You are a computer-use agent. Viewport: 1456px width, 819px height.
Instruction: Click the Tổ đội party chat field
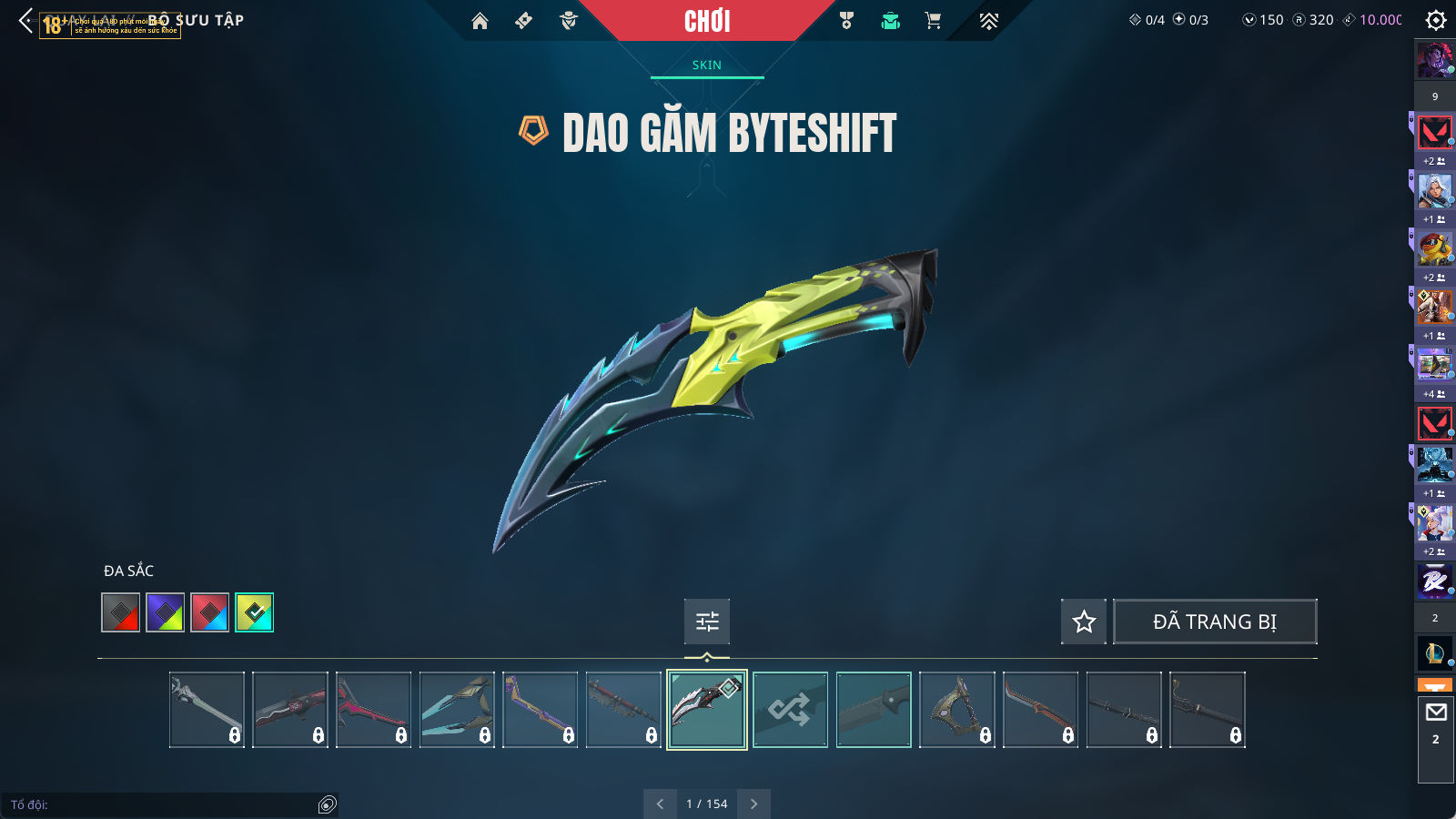(164, 804)
